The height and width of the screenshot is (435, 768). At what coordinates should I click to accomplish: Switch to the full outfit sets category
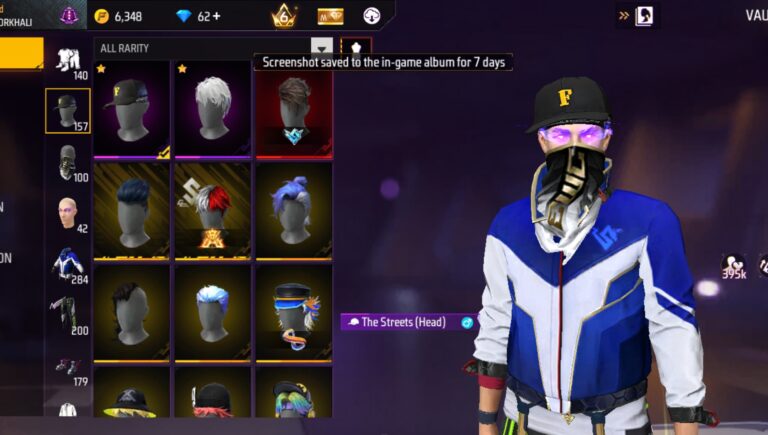point(68,61)
